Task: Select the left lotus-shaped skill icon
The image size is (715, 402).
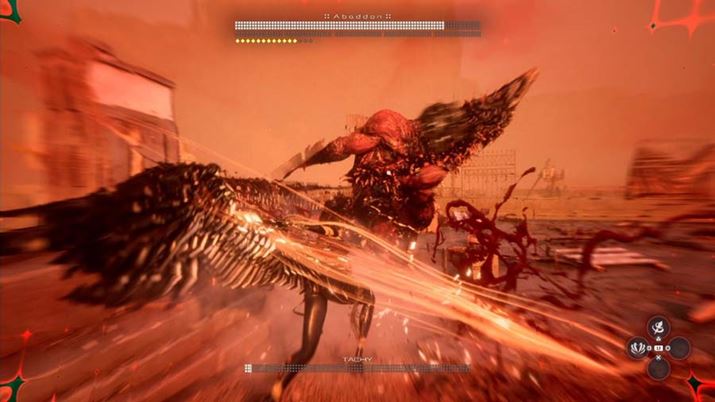Action: click(x=637, y=348)
